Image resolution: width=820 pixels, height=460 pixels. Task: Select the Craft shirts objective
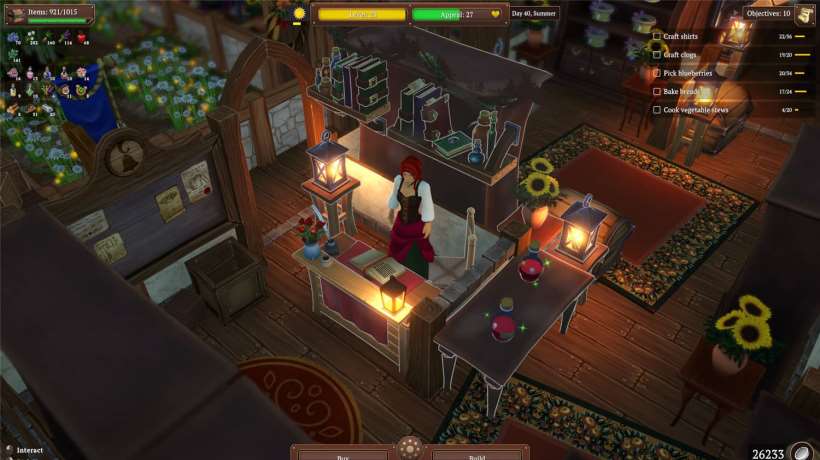[x=680, y=37]
